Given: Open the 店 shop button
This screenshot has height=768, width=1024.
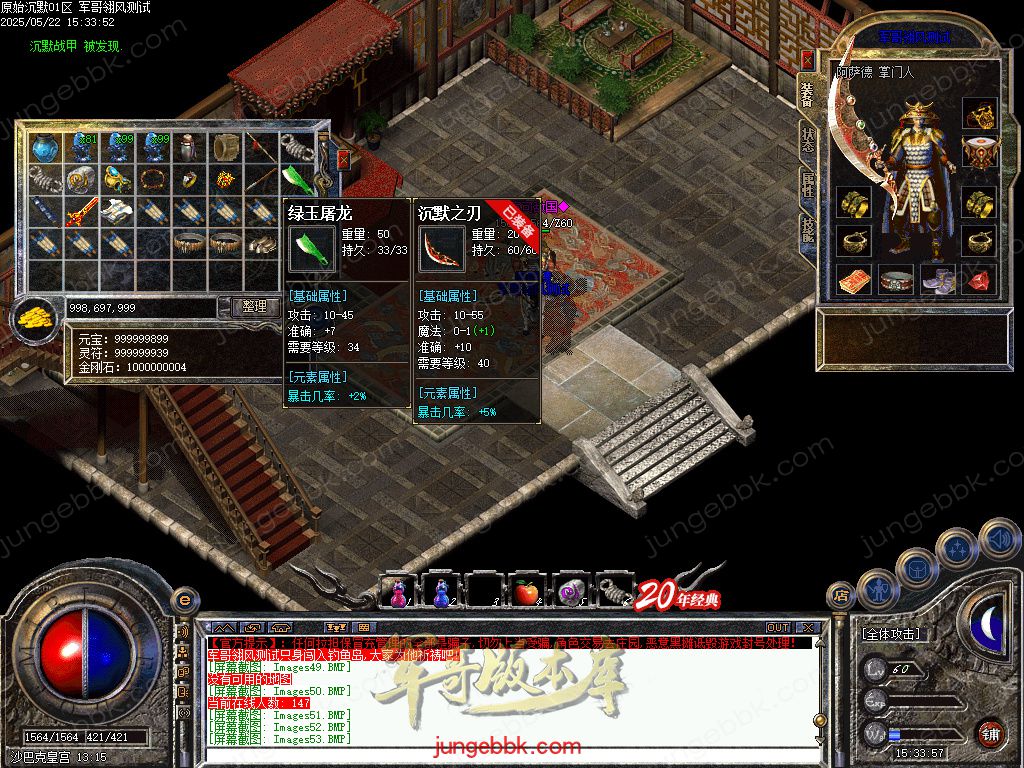Looking at the screenshot, I should point(842,597).
